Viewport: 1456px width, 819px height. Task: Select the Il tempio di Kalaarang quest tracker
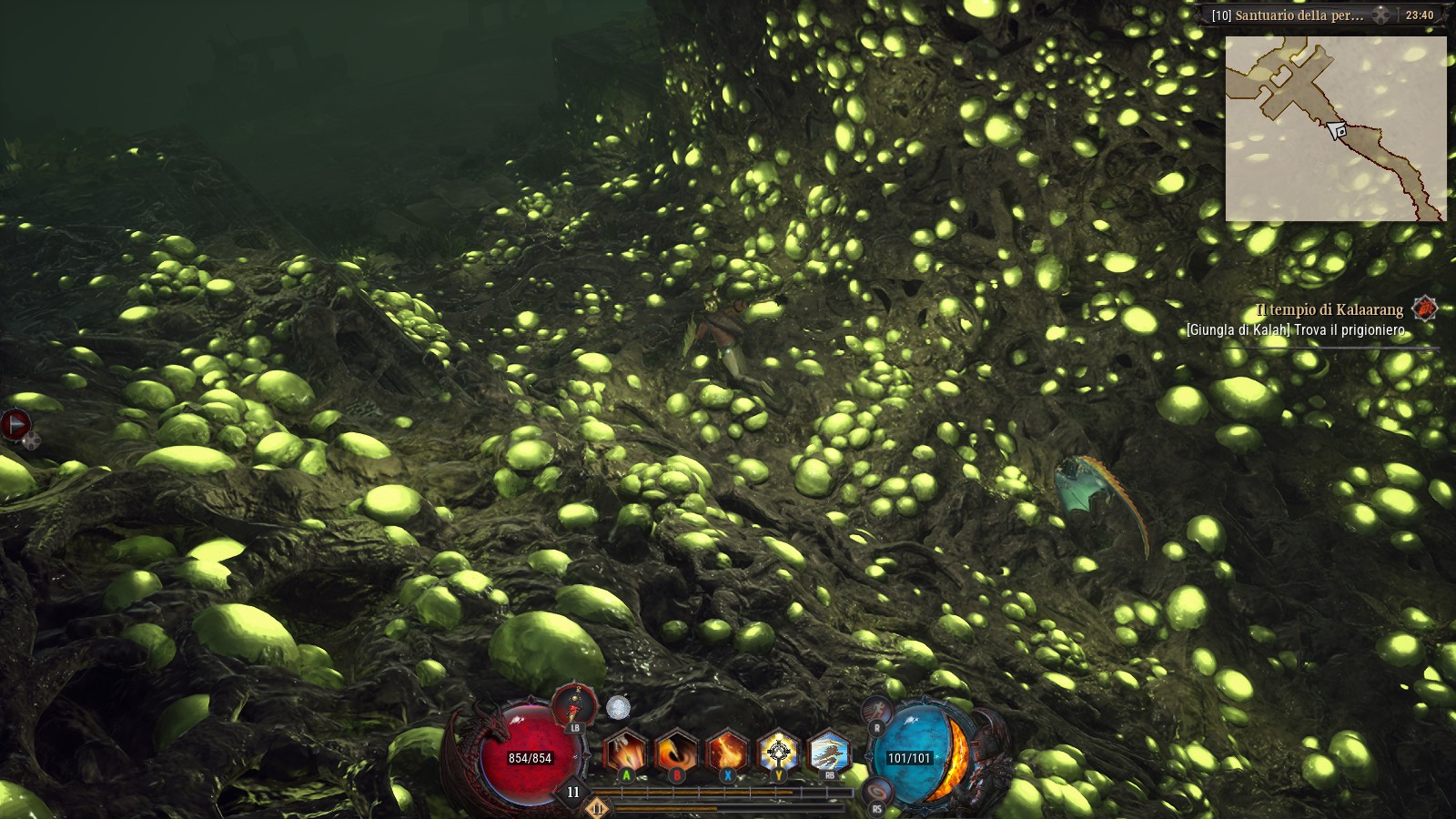click(1329, 309)
